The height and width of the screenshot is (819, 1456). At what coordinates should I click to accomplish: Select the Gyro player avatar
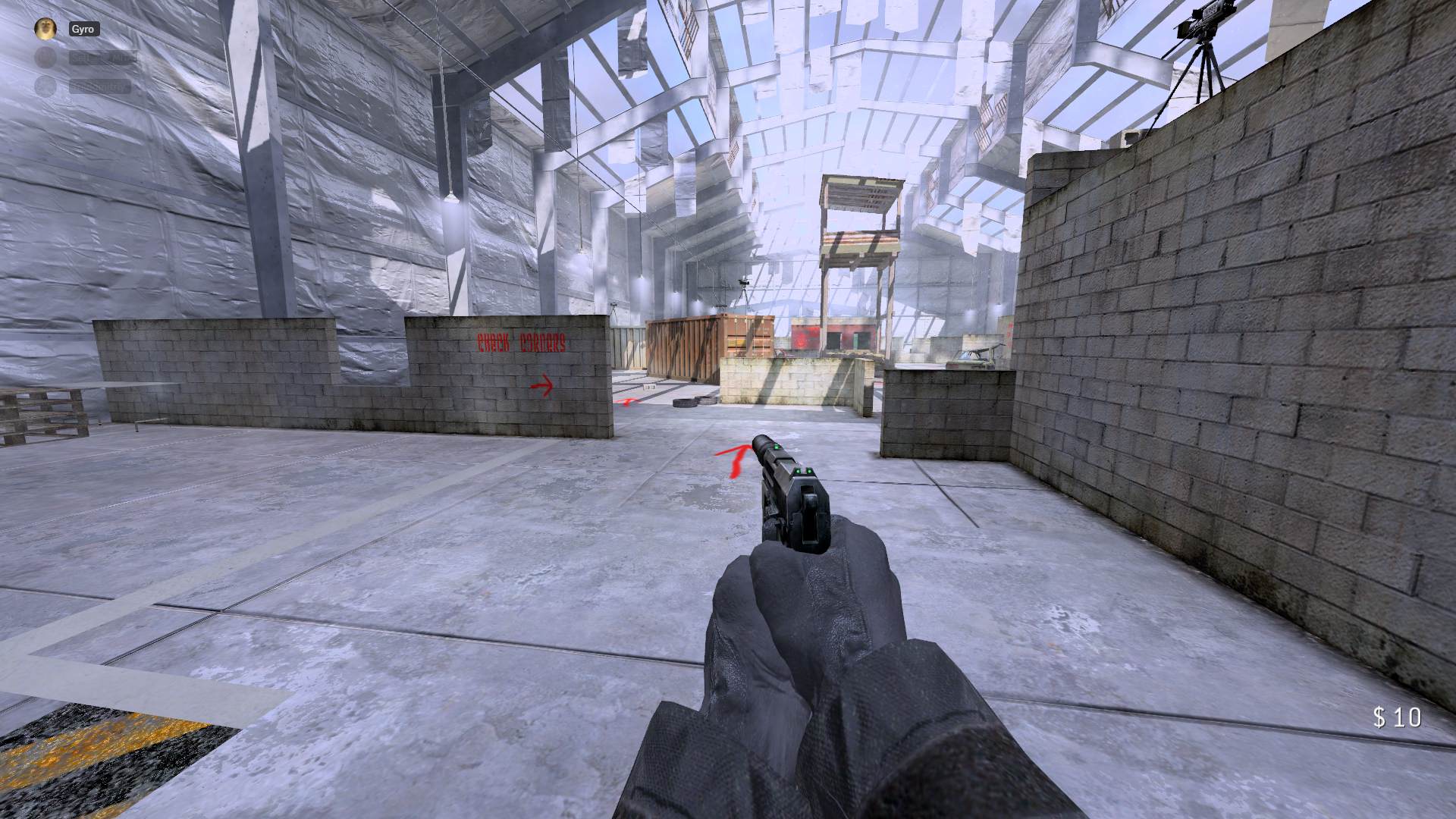[44, 28]
